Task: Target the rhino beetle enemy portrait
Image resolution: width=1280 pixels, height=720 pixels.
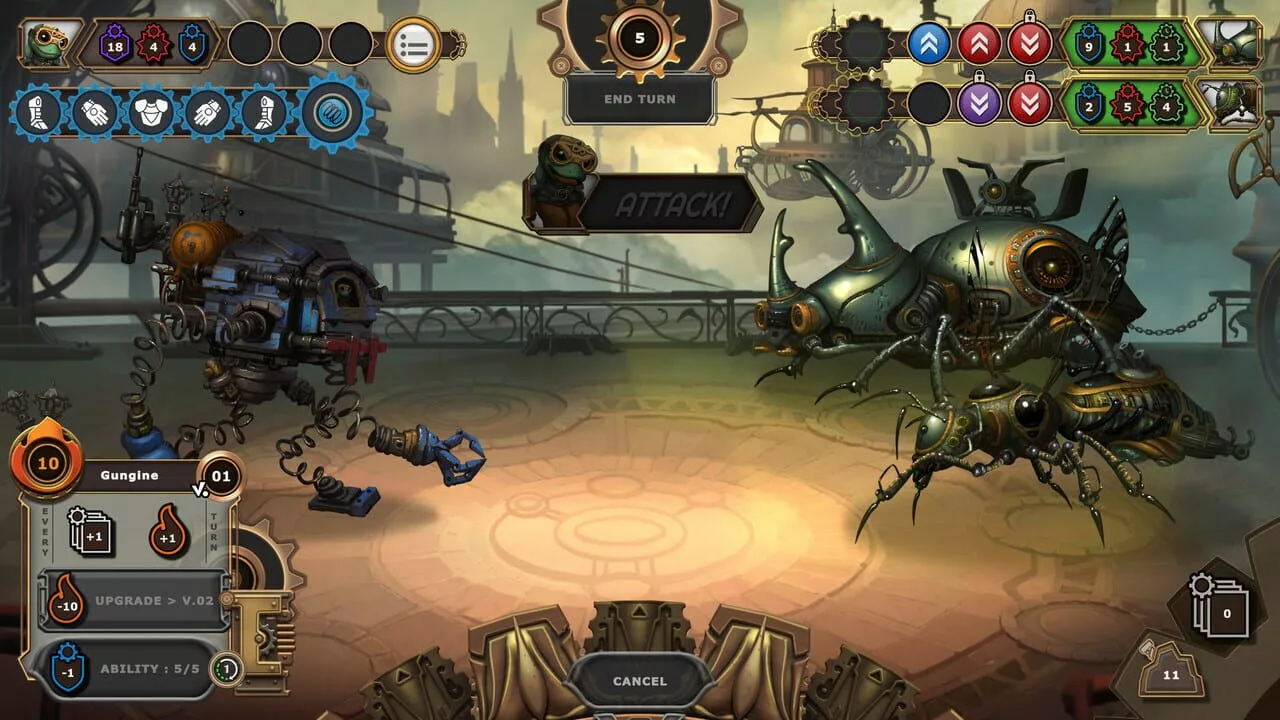Action: 1229,44
